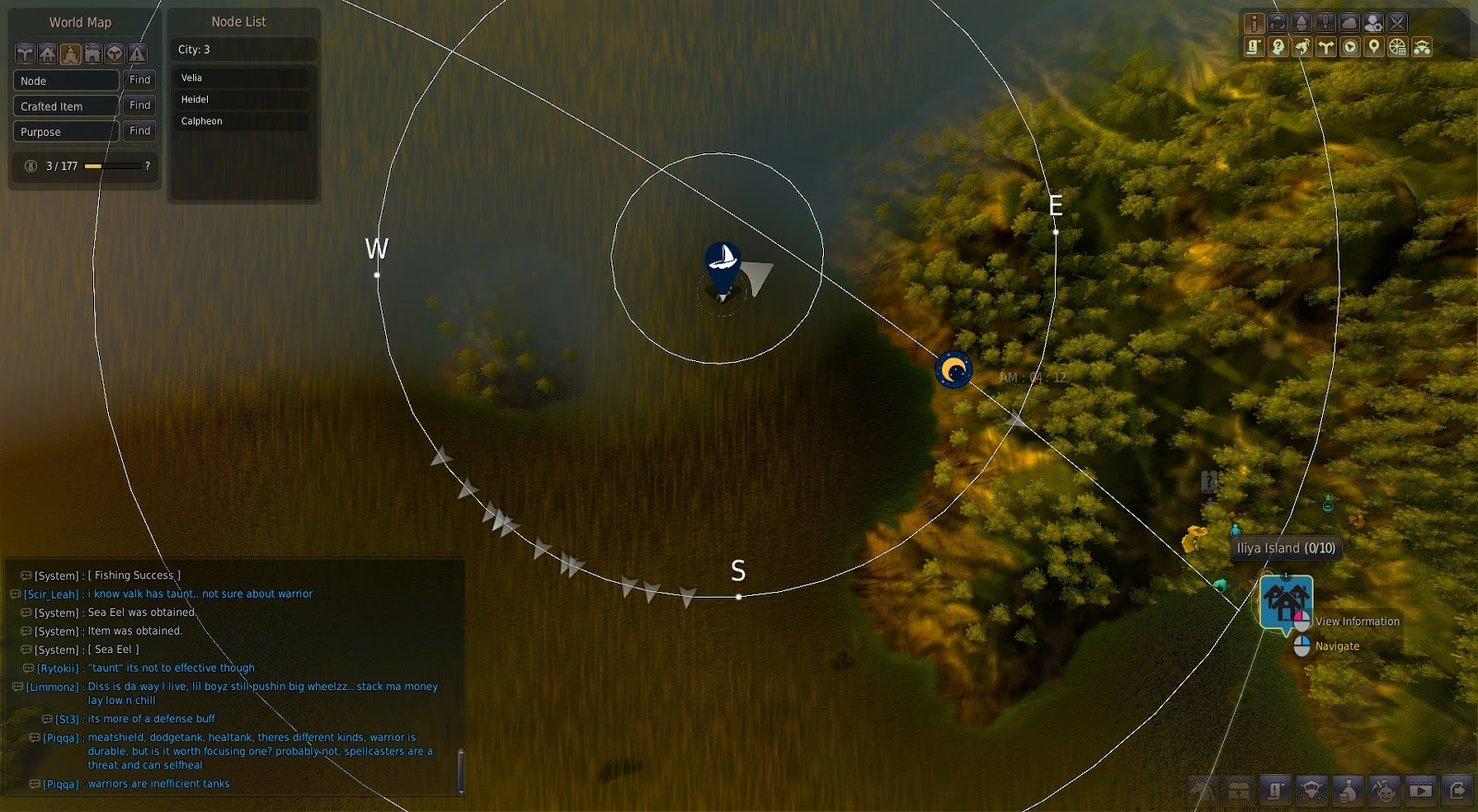
Task: Select Navigate in the Iliya Island menu
Action: coord(1337,646)
